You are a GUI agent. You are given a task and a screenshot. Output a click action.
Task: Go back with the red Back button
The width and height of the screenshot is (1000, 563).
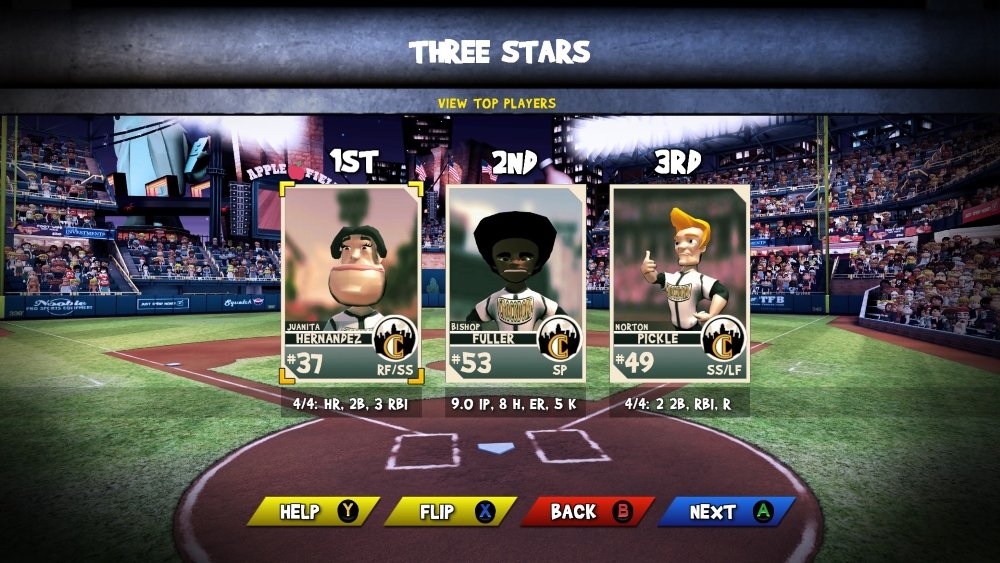pos(587,511)
